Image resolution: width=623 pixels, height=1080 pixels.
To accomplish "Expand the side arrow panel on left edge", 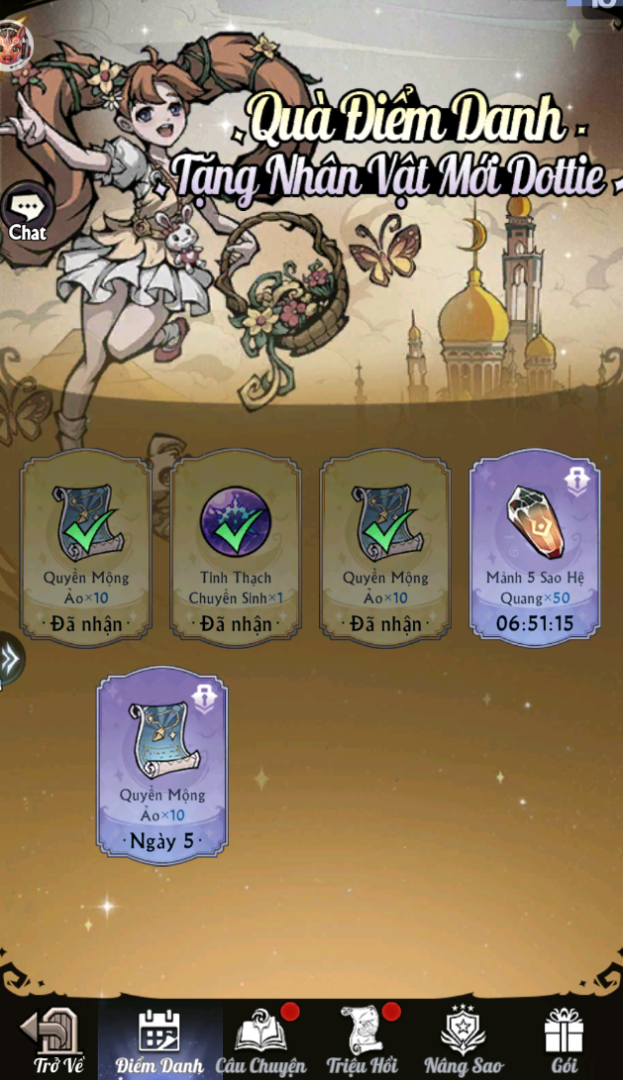I will pos(10,660).
